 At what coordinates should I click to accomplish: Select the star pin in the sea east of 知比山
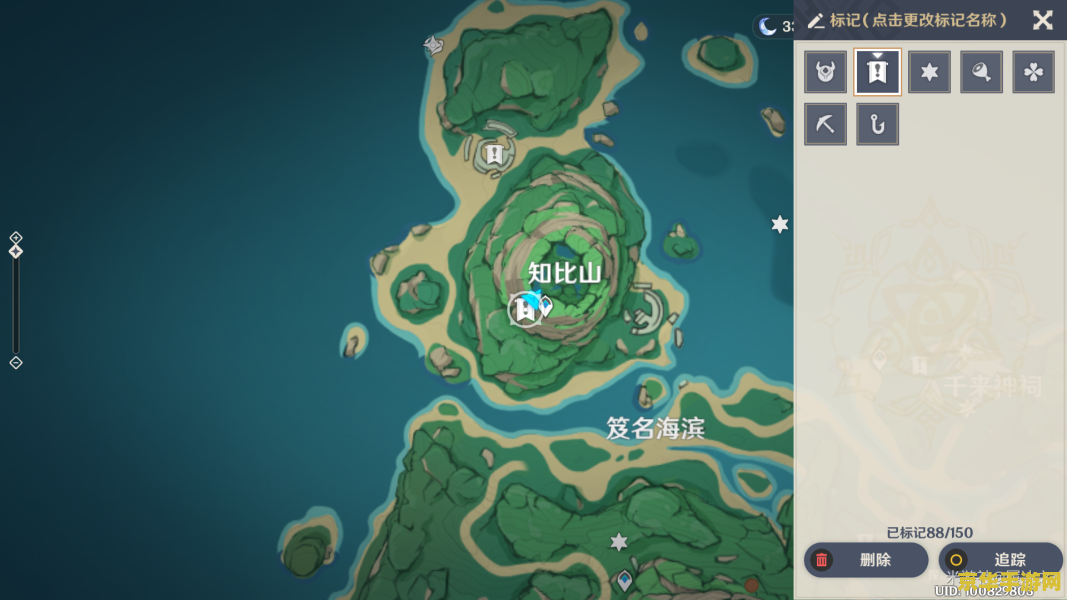(780, 225)
